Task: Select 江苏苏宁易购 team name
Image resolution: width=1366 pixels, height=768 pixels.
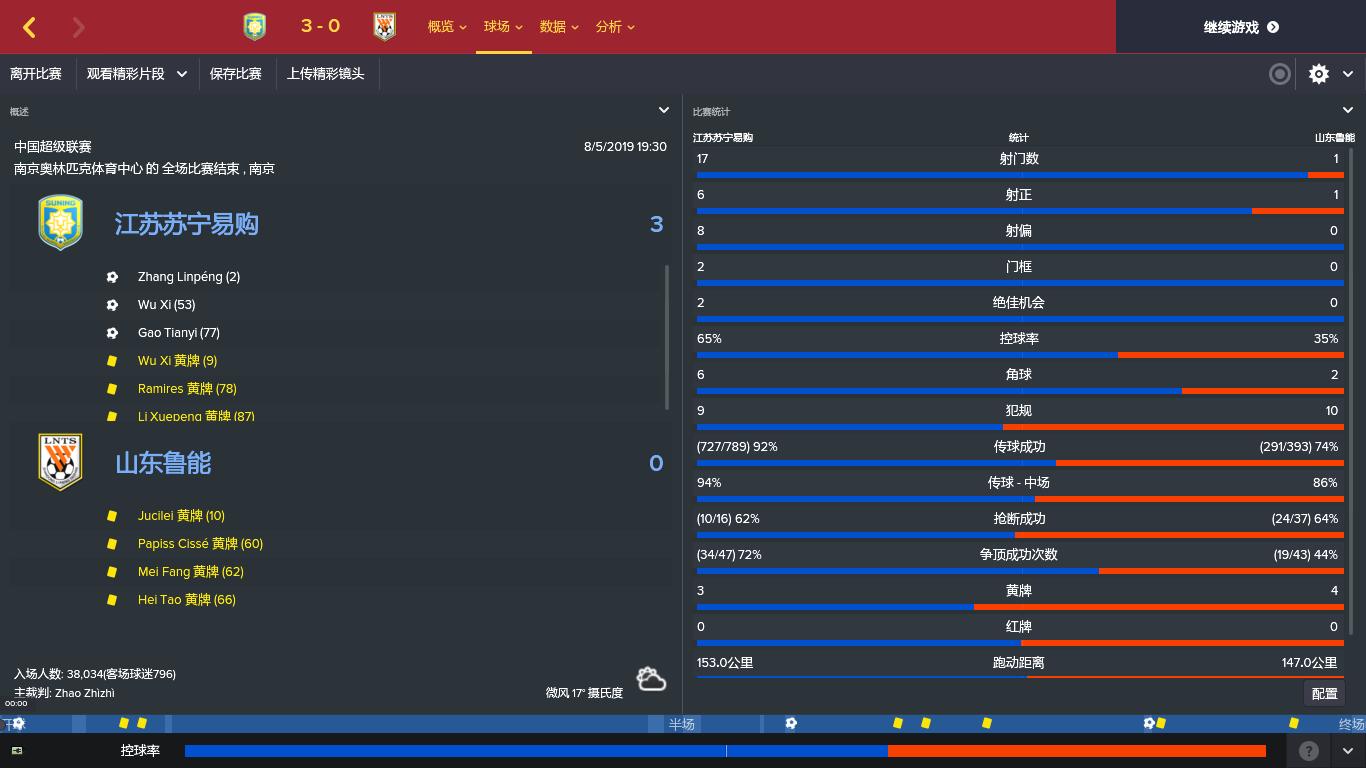Action: pyautogui.click(x=187, y=224)
